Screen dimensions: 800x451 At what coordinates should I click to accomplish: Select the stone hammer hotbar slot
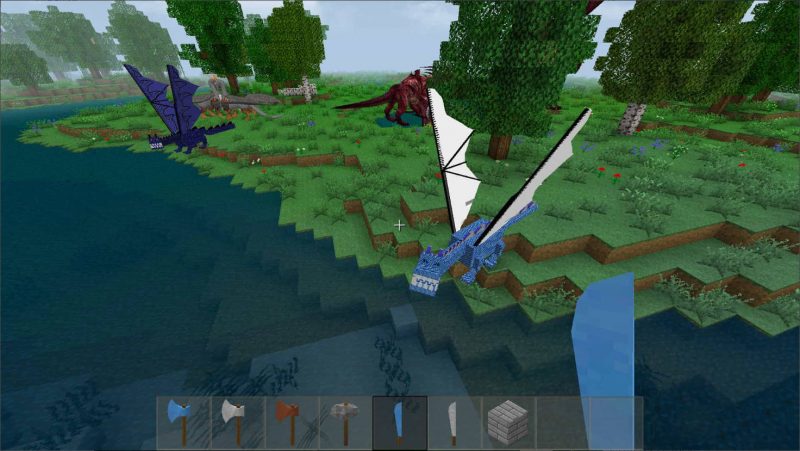click(x=345, y=421)
